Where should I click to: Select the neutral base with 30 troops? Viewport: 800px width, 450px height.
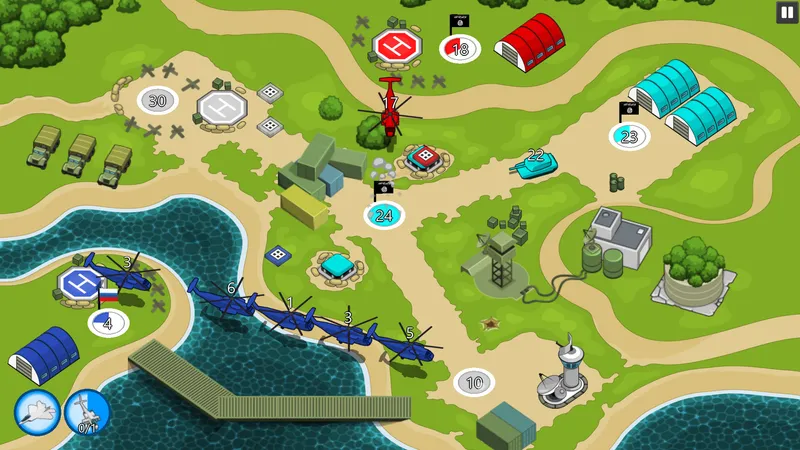coord(157,100)
